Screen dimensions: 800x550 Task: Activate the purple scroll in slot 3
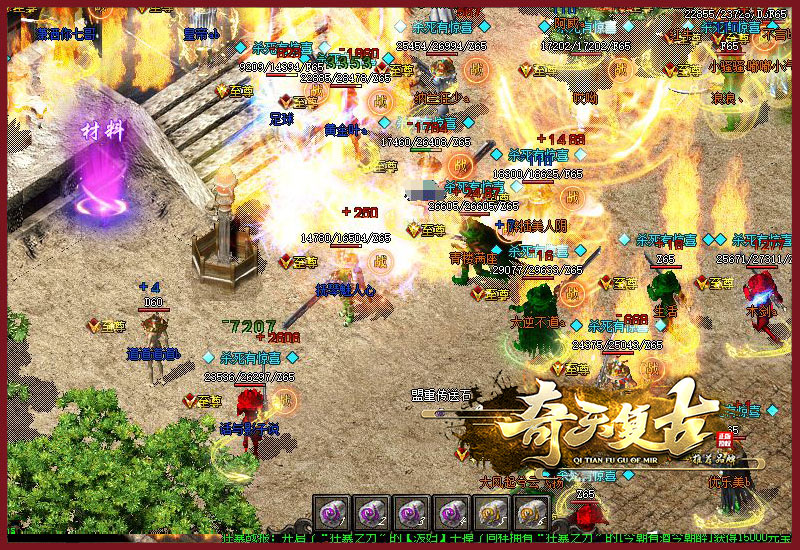[411, 513]
